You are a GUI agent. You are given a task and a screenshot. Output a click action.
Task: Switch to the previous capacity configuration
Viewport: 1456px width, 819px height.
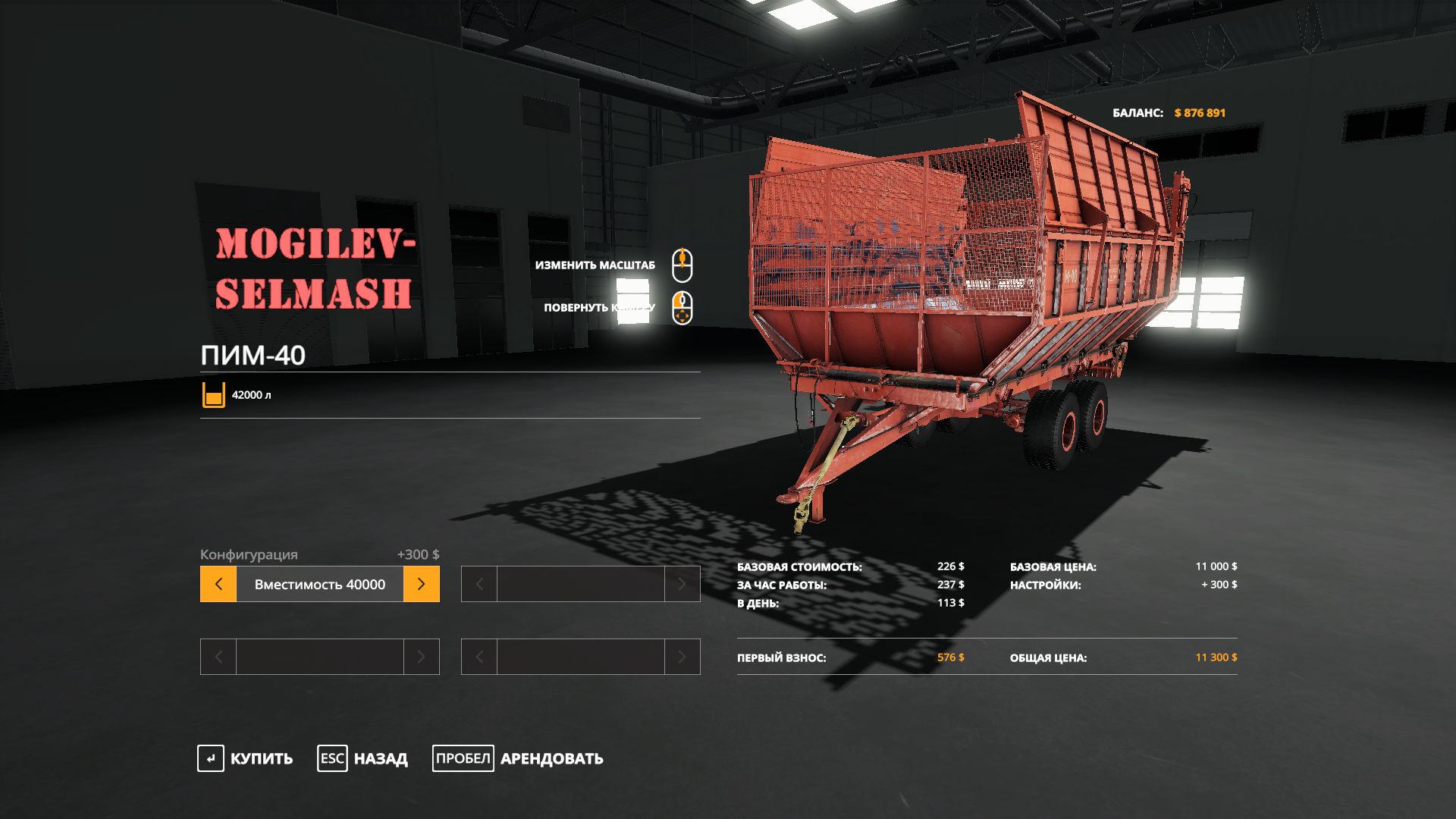[218, 585]
